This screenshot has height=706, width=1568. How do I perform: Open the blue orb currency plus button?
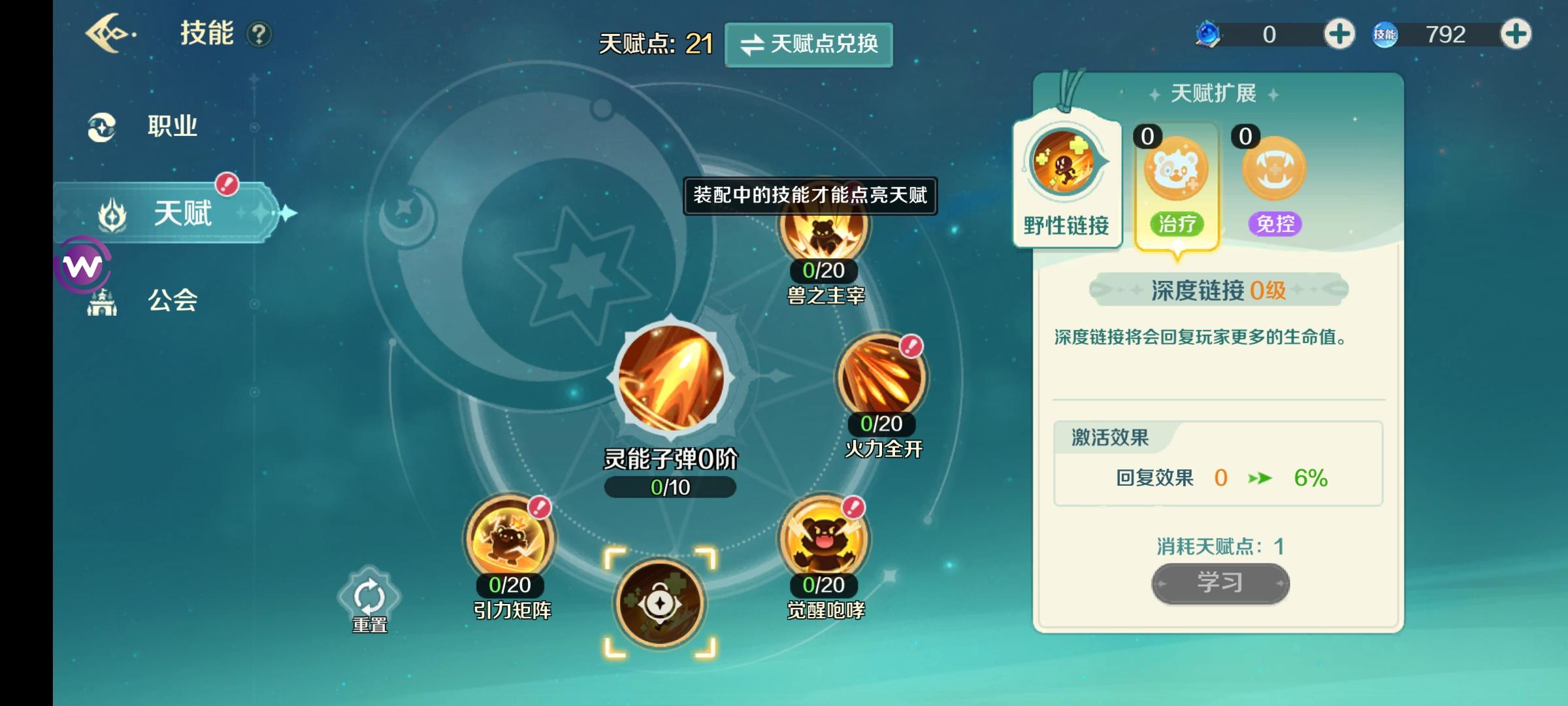coord(1341,33)
